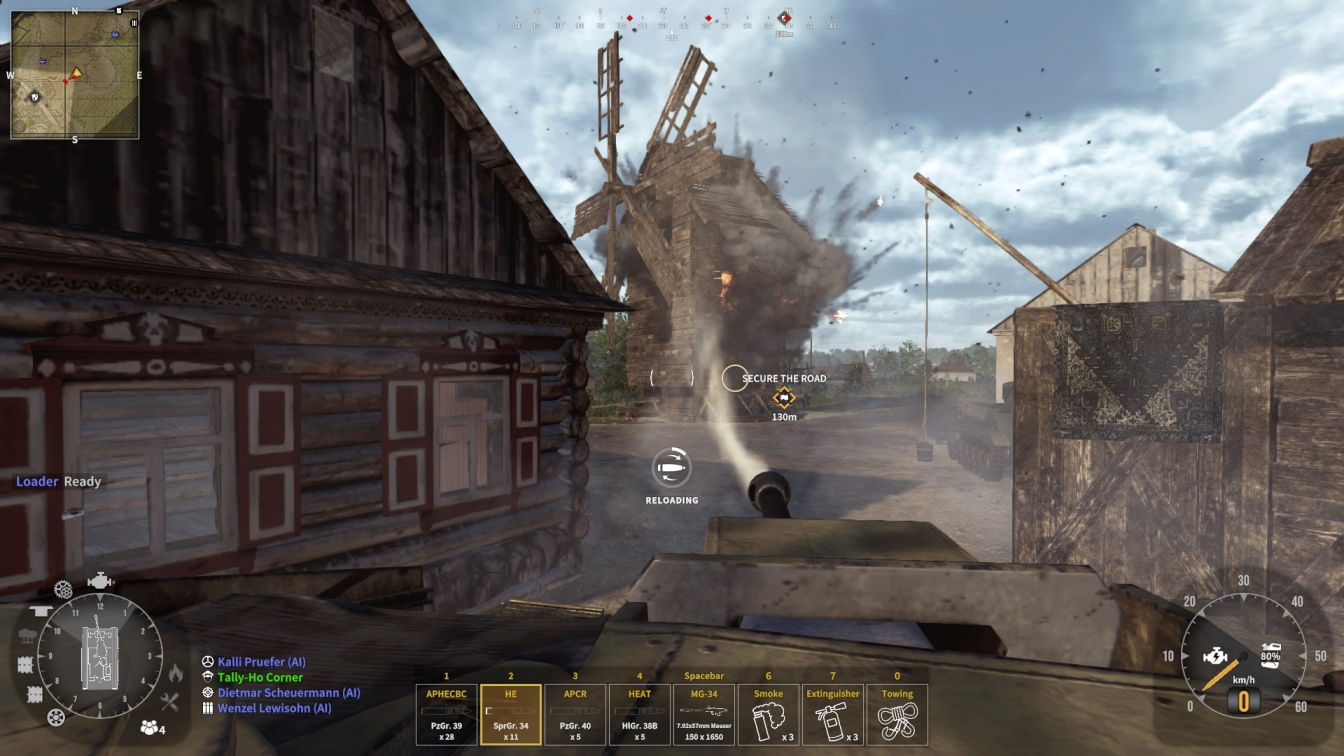
Task: Select the HEAT HlGr. 38B shell
Action: tap(640, 714)
